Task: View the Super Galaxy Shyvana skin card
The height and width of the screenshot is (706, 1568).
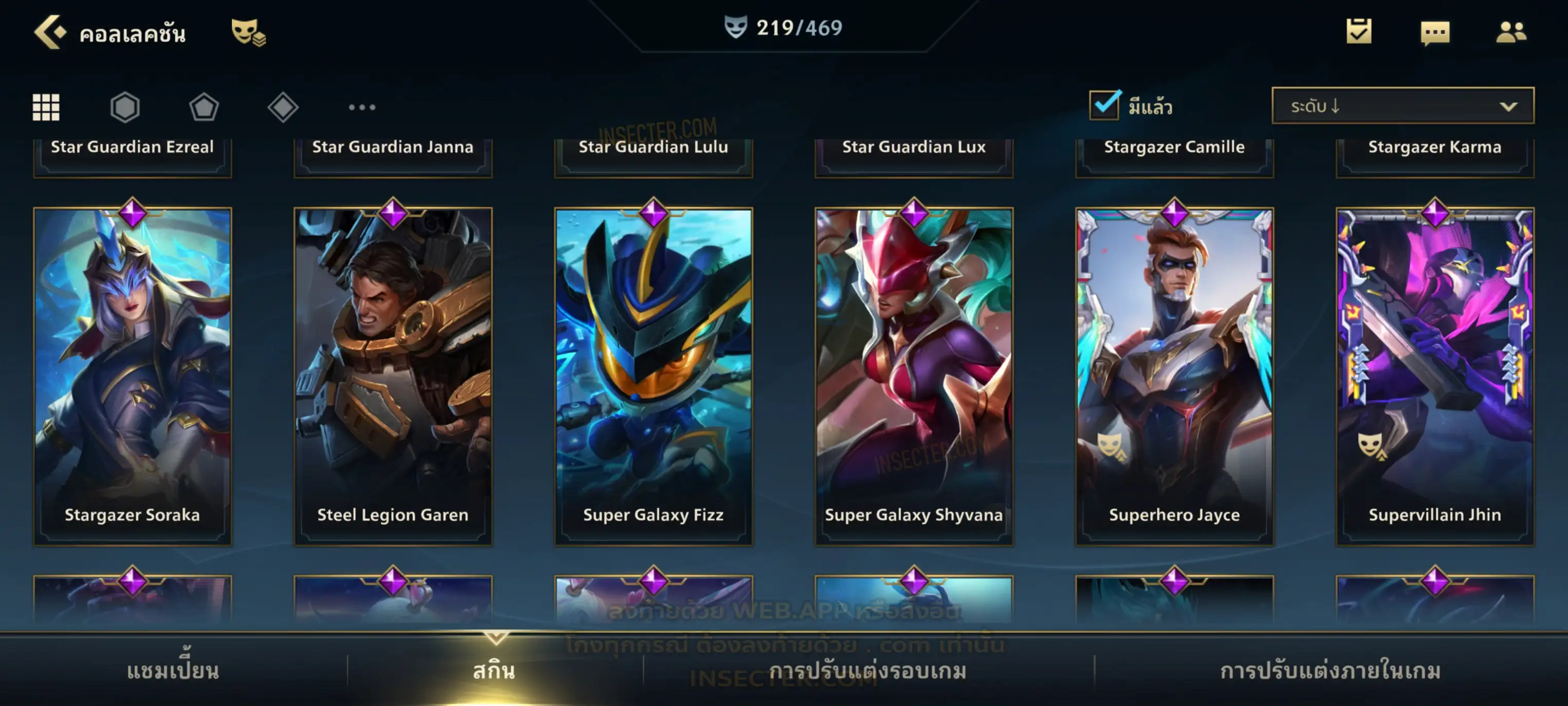Action: [x=914, y=375]
